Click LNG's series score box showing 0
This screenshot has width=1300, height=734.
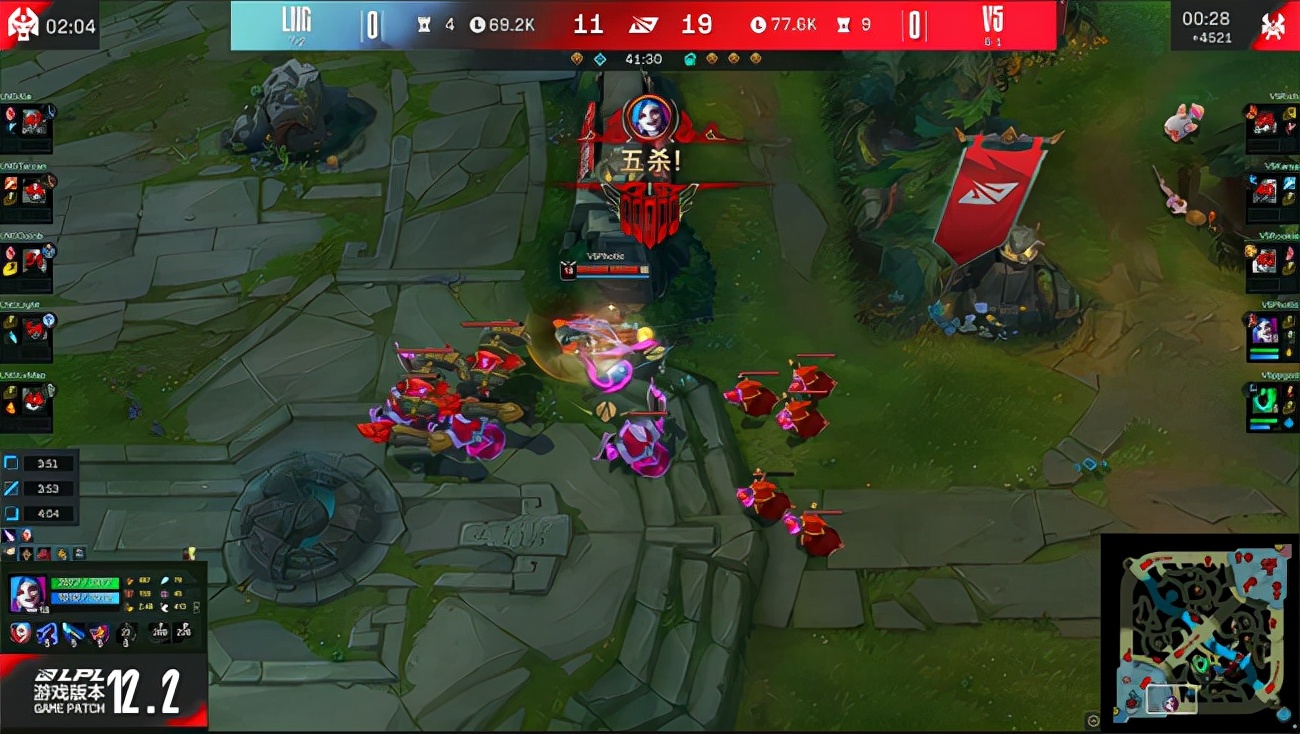click(370, 23)
